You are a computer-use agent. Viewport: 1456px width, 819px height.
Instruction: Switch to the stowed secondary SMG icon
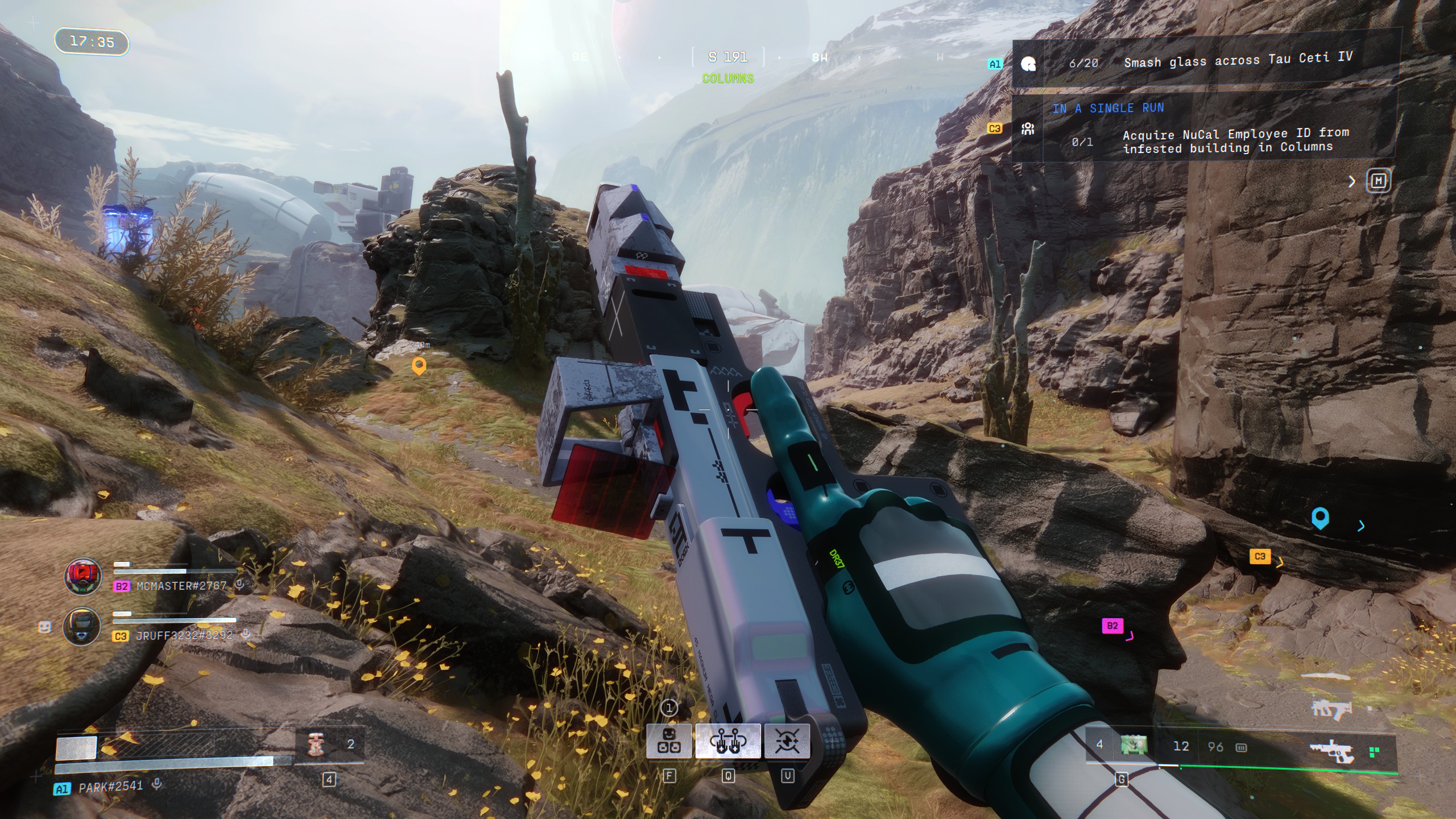point(1331,709)
